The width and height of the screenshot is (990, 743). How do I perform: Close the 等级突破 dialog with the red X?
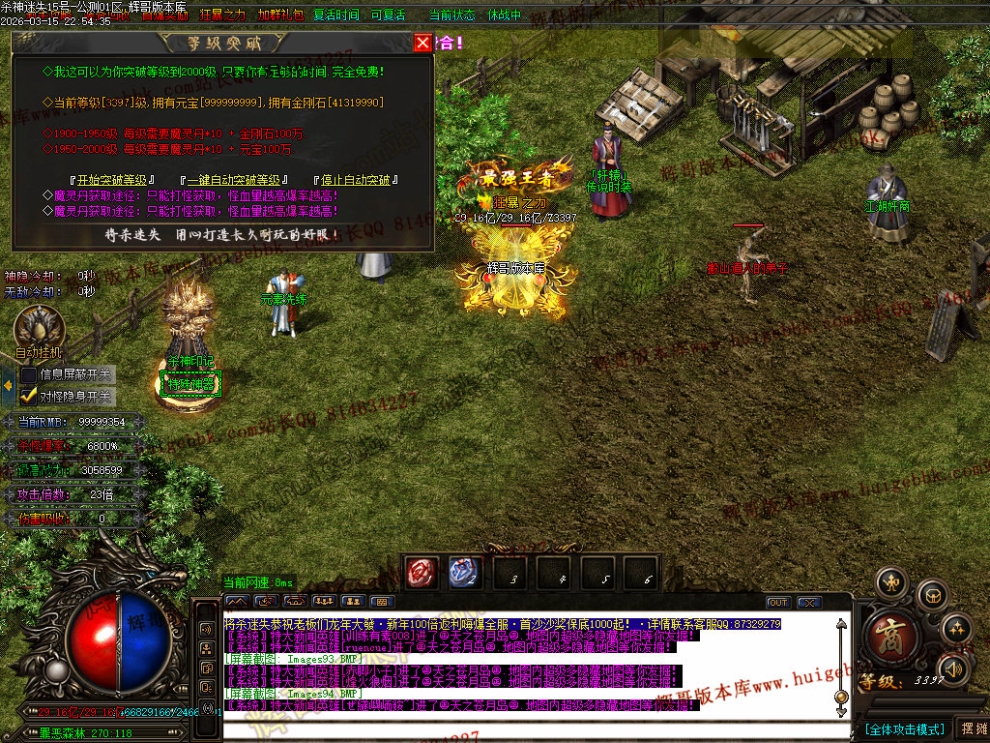(x=423, y=42)
